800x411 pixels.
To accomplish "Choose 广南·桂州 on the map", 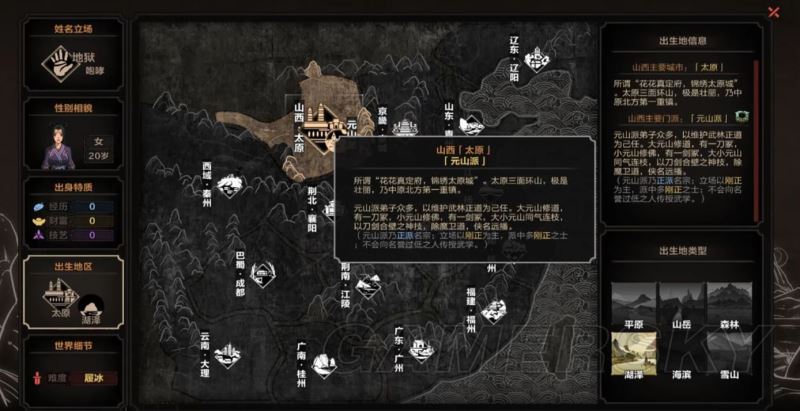I will point(321,360).
